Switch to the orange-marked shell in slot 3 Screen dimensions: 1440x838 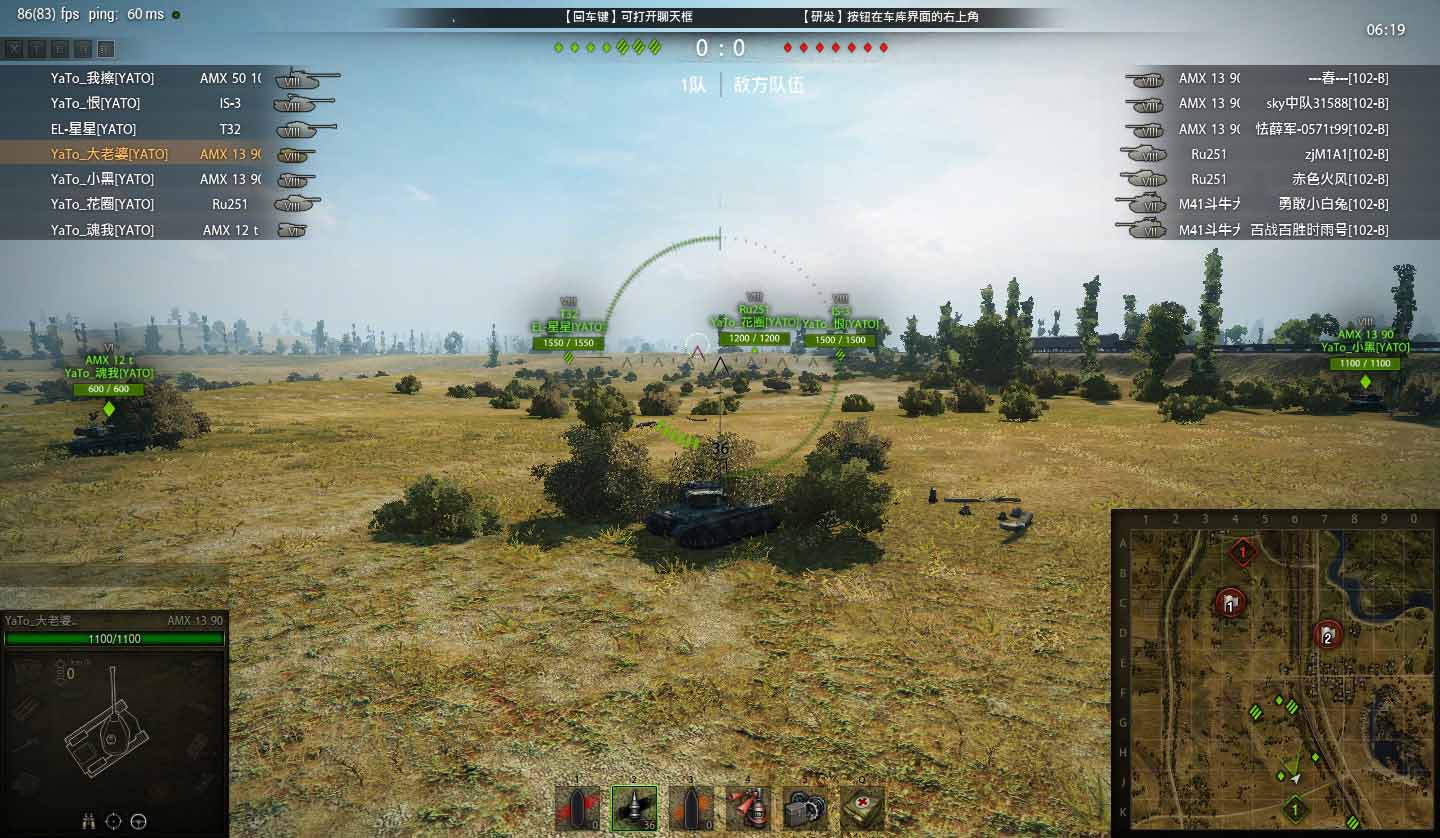[691, 808]
